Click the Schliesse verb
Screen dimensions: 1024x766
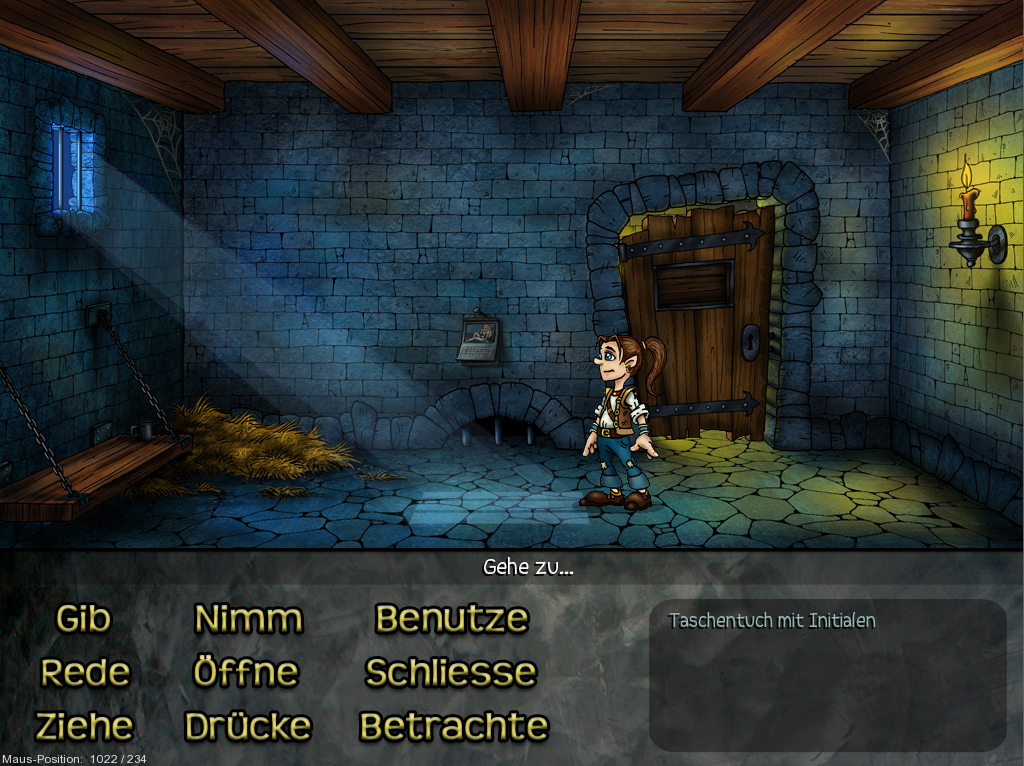[451, 672]
